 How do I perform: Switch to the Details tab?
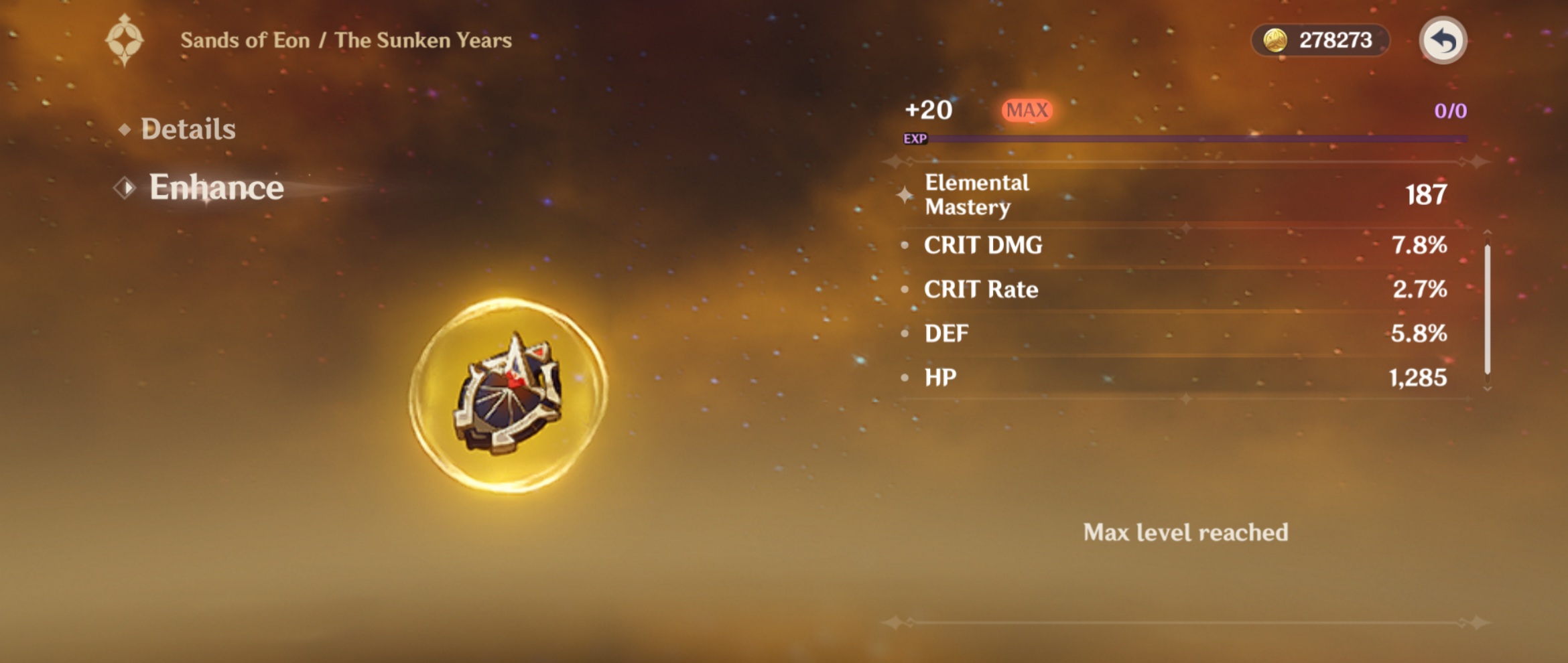(x=188, y=129)
